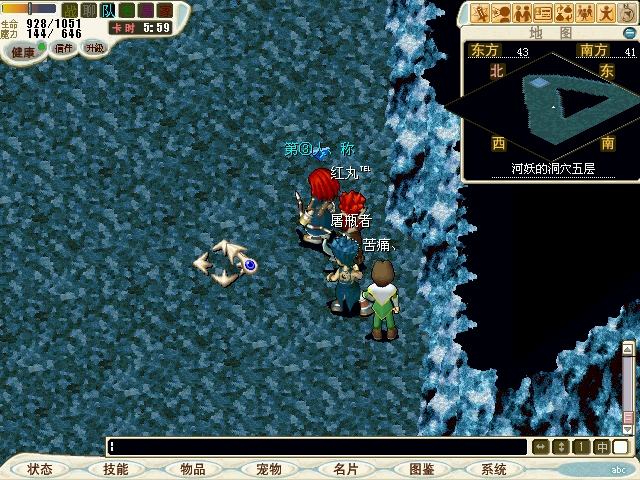Minimize the 地图 map panel
Image resolution: width=640 pixels, height=480 pixels.
(630, 32)
